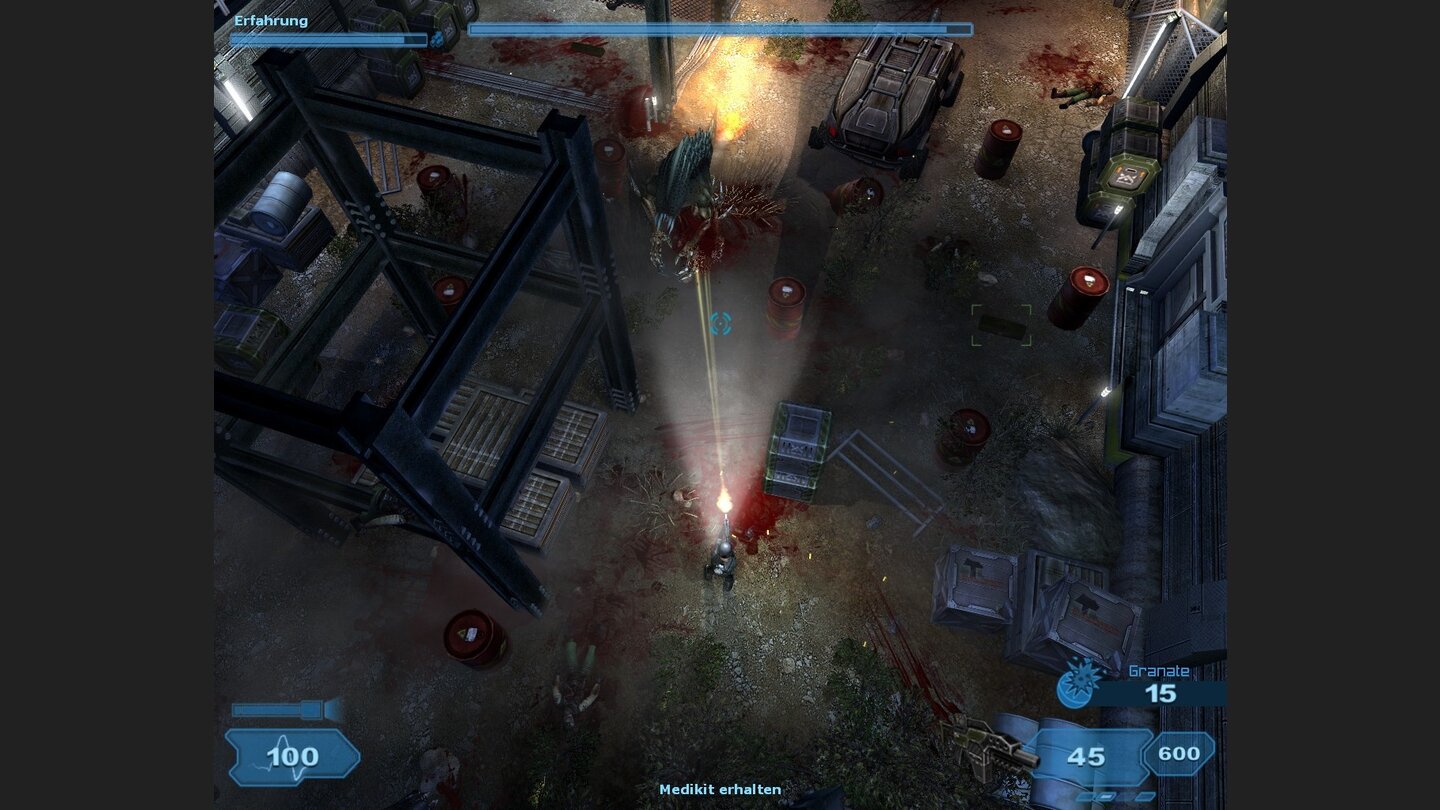Image resolution: width=1440 pixels, height=810 pixels.
Task: Click the cross symbol on the medkit container
Action: [1128, 178]
